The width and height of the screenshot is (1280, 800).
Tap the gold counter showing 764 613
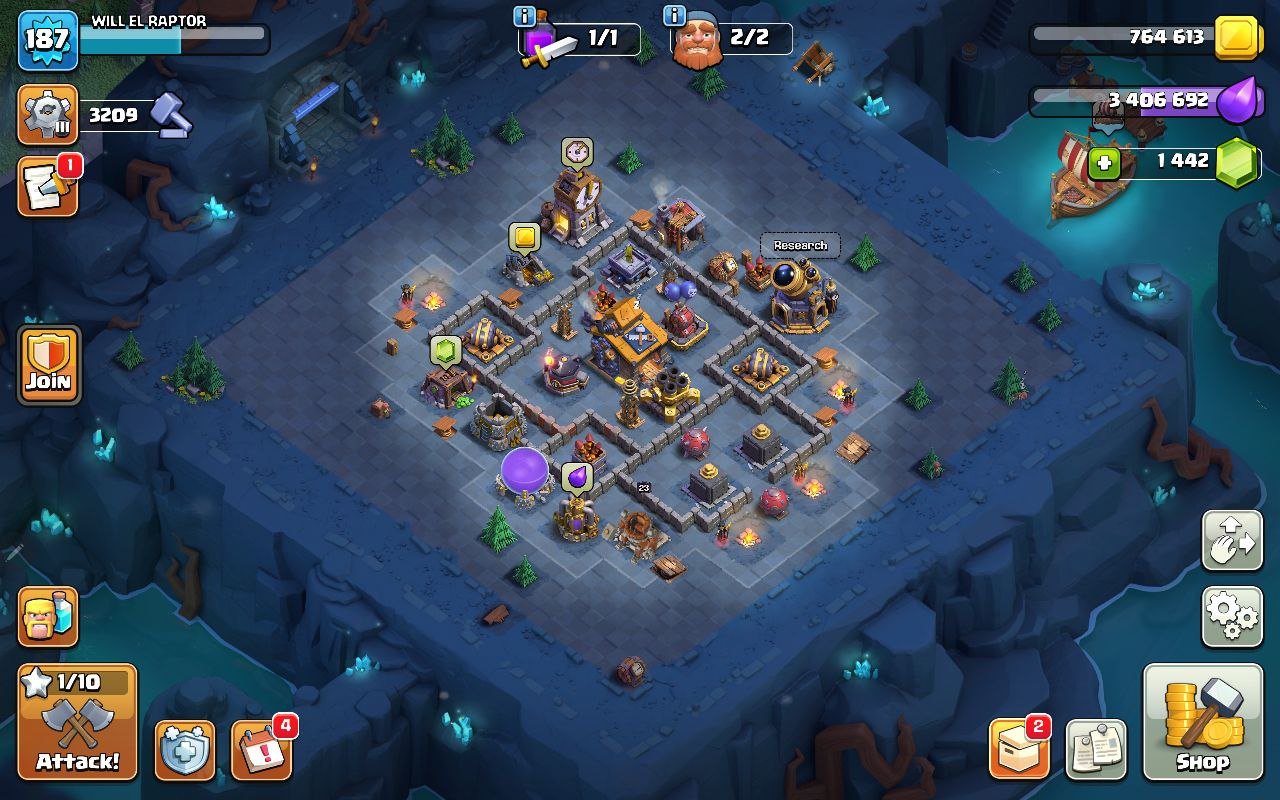pyautogui.click(x=1166, y=37)
